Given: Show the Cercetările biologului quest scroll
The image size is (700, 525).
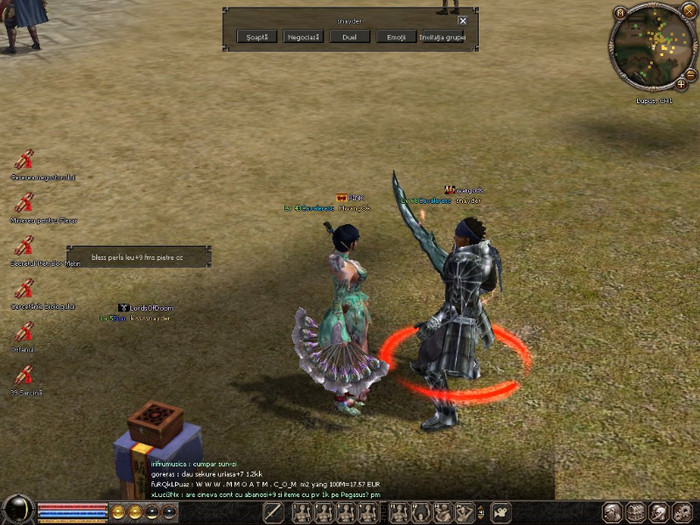Looking at the screenshot, I should (x=24, y=289).
